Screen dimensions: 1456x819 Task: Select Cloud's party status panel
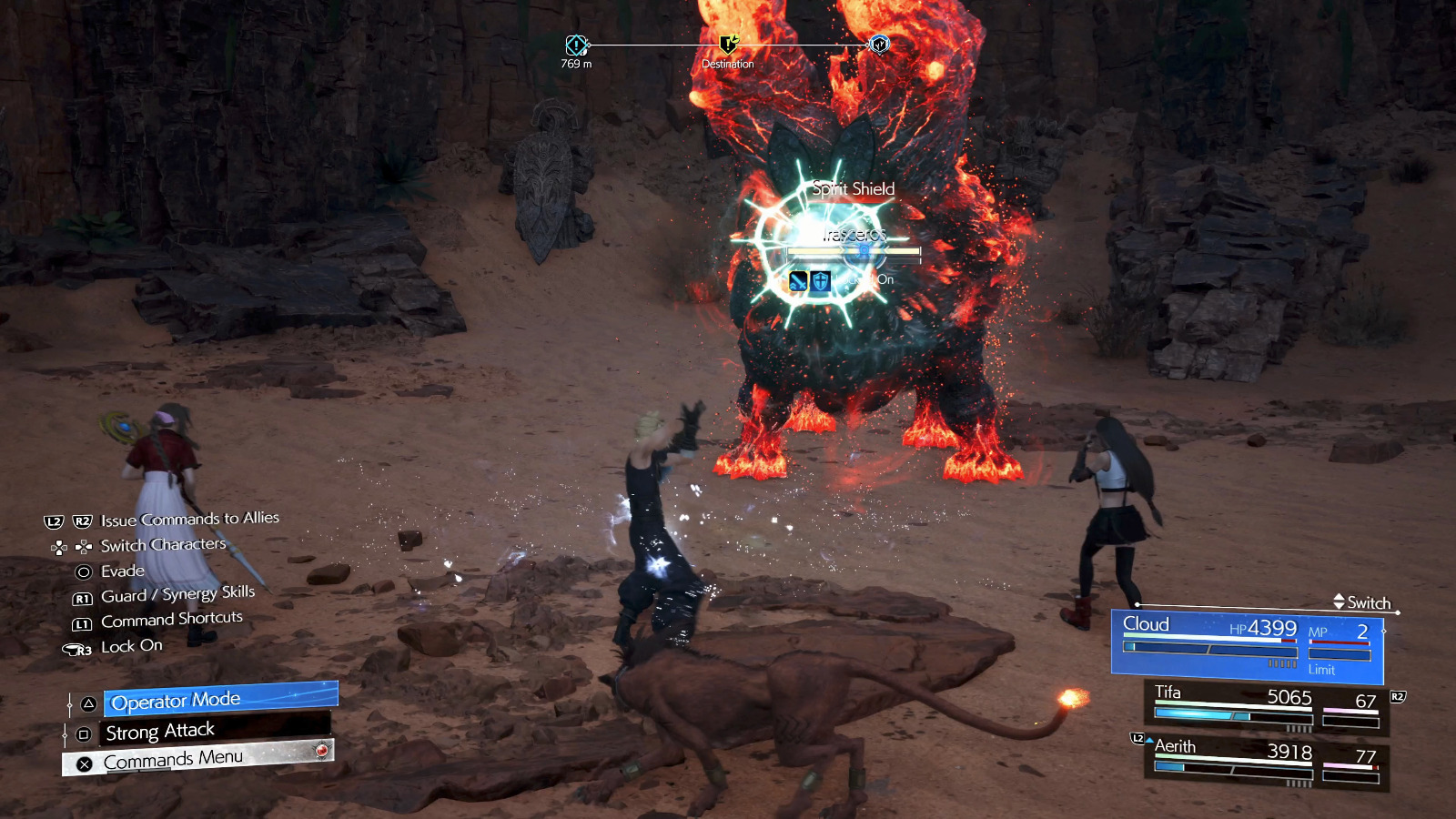pos(1247,646)
